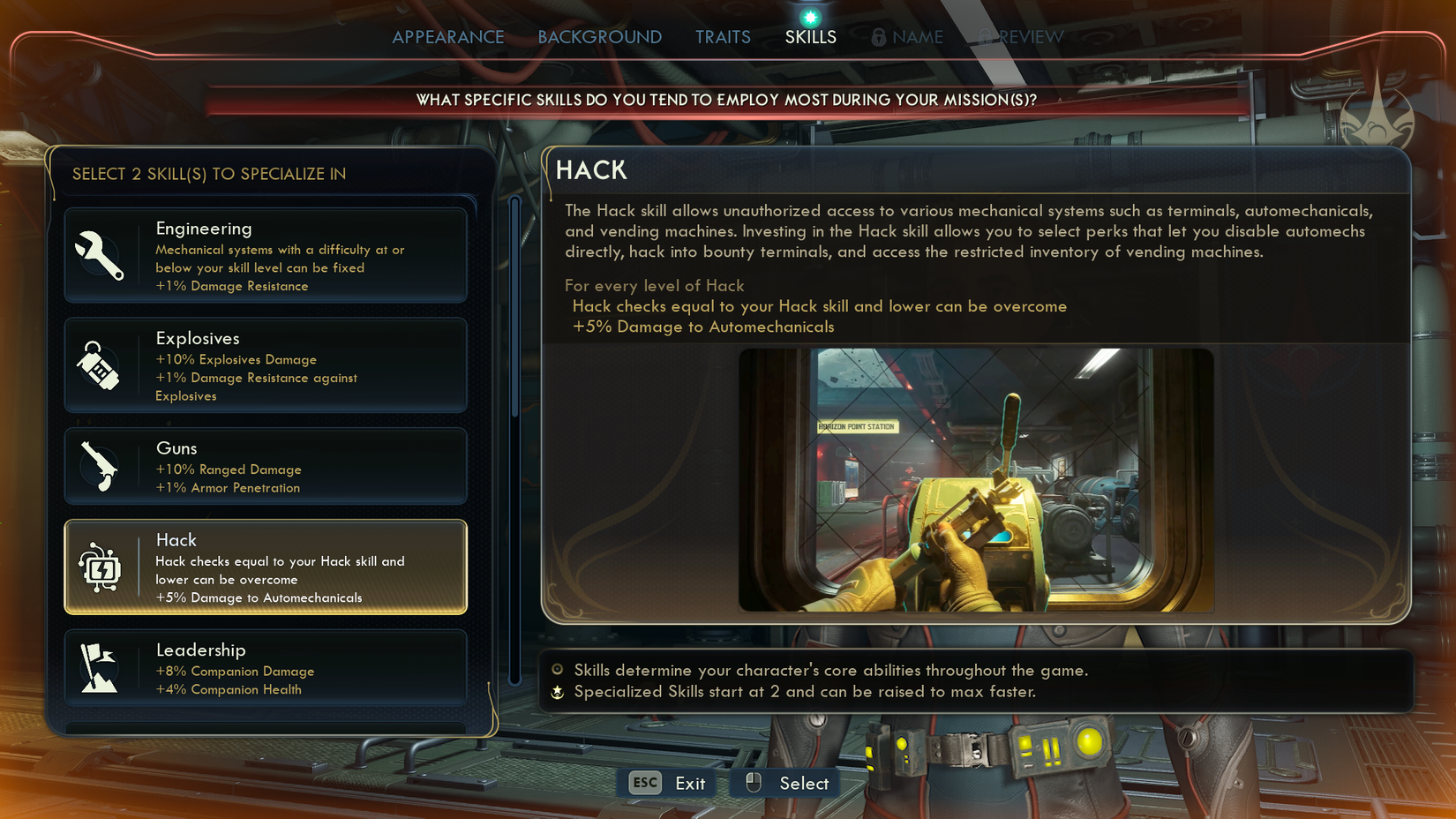
Task: Open the TRAITS tab
Action: click(x=722, y=37)
